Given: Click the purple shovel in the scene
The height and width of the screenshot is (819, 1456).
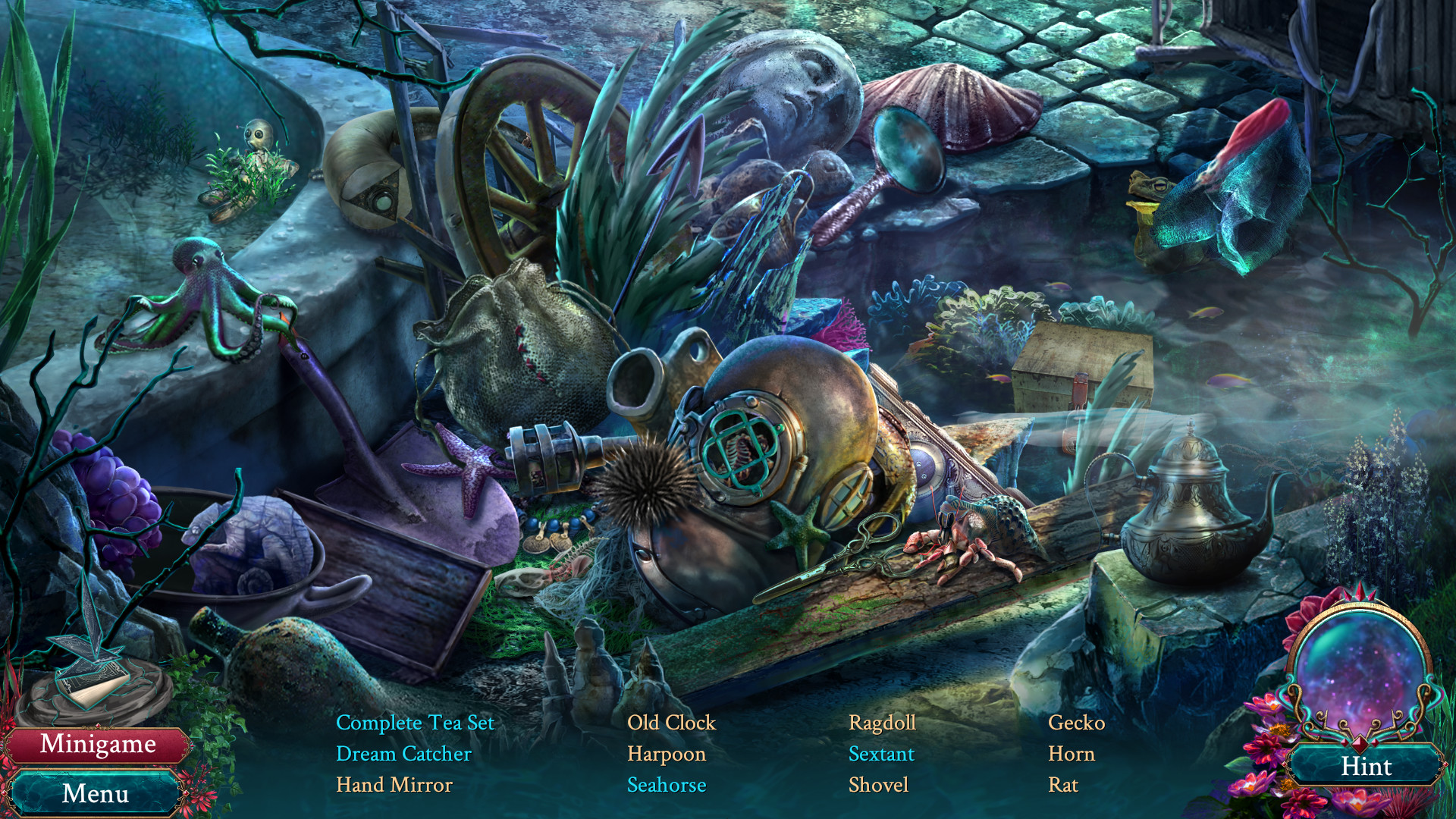Looking at the screenshot, I should tap(409, 485).
